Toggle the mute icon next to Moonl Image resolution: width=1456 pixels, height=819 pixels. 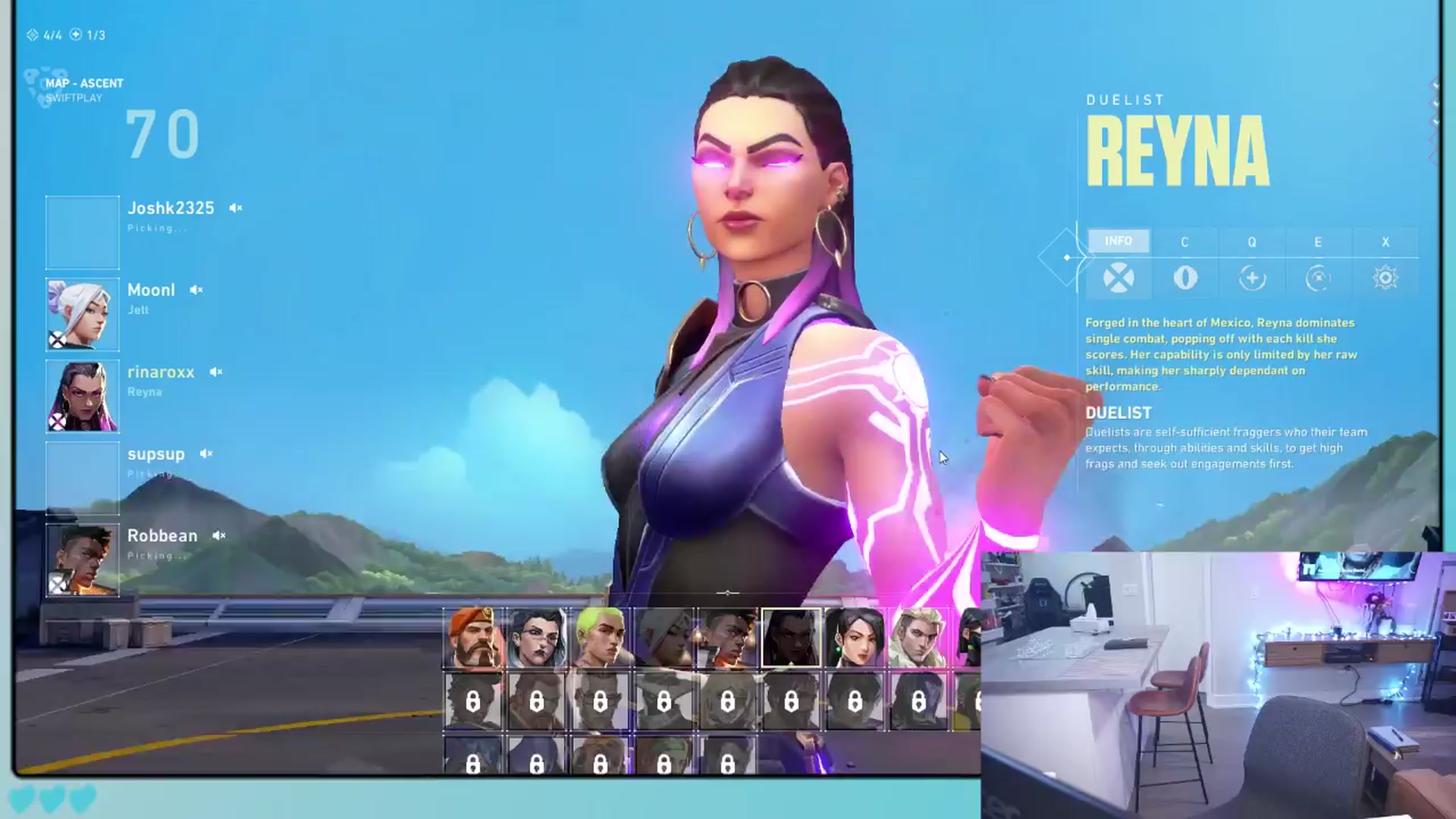click(x=196, y=290)
